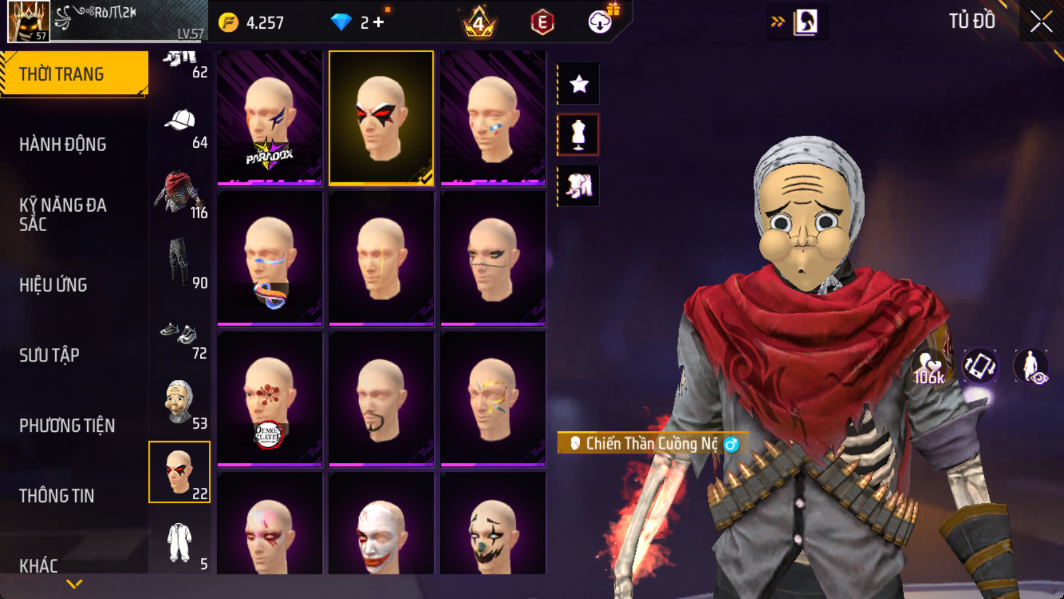Image resolution: width=1064 pixels, height=599 pixels.
Task: Choose the shoes category icon
Action: (180, 335)
